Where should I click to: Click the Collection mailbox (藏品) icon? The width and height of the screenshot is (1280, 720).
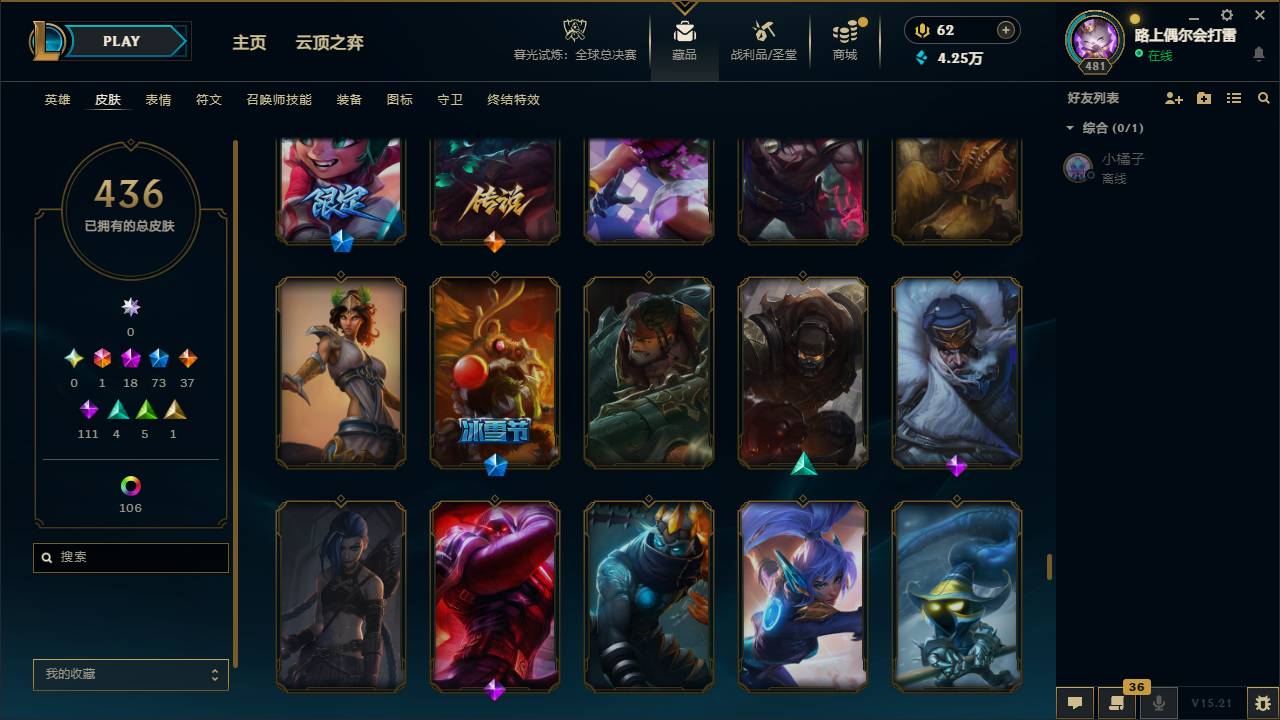click(684, 30)
